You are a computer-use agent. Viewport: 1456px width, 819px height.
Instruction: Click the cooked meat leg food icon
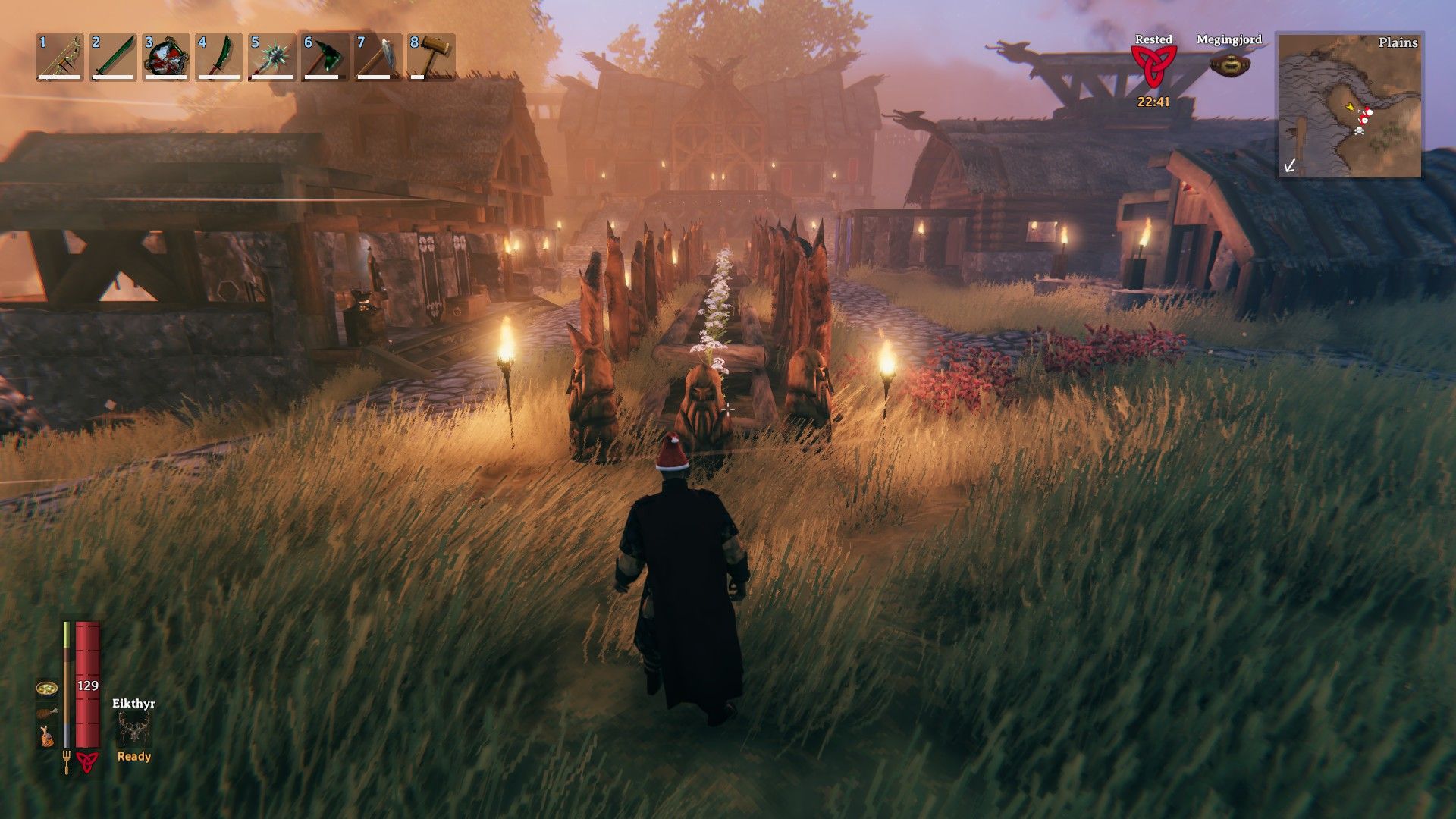point(46,713)
